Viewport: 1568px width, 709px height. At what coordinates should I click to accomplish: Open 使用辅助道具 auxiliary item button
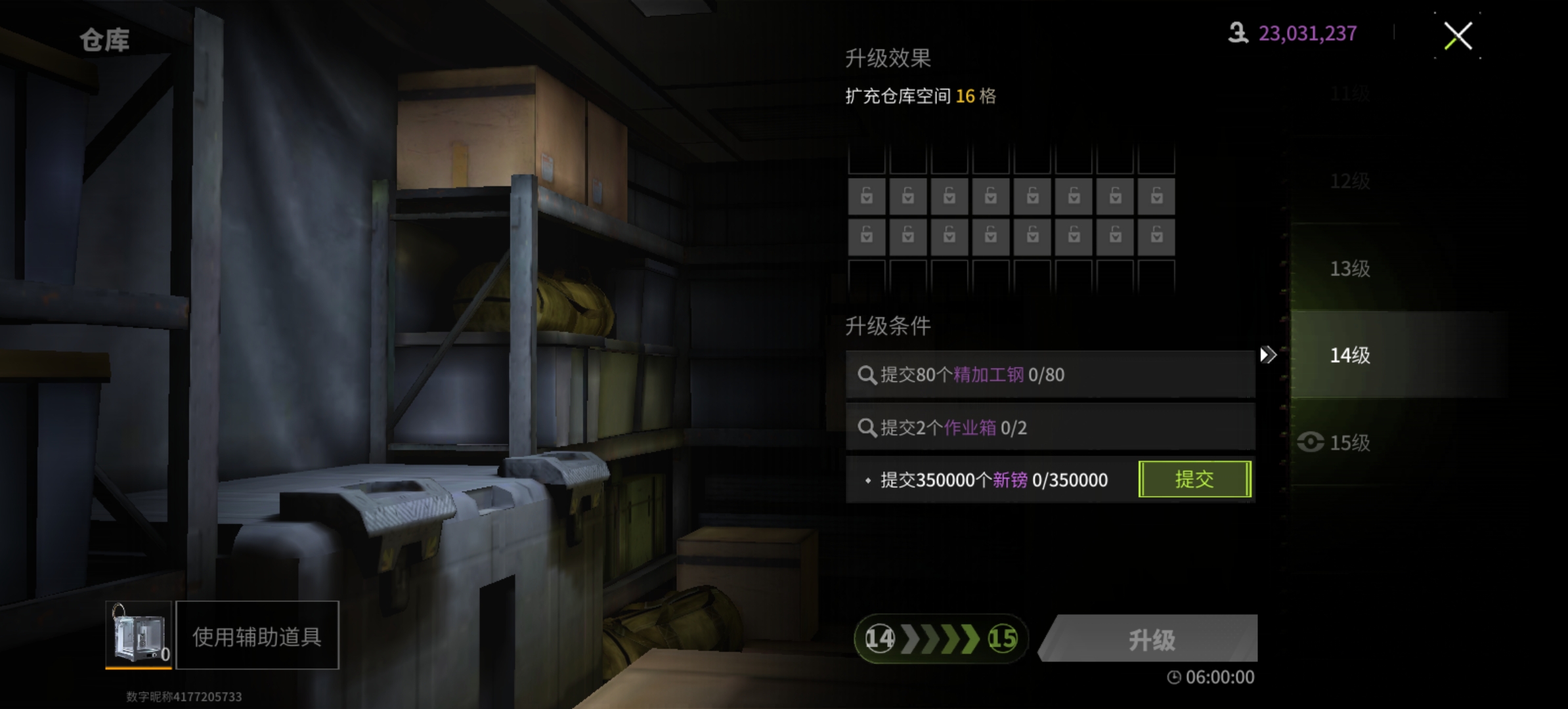[x=257, y=635]
